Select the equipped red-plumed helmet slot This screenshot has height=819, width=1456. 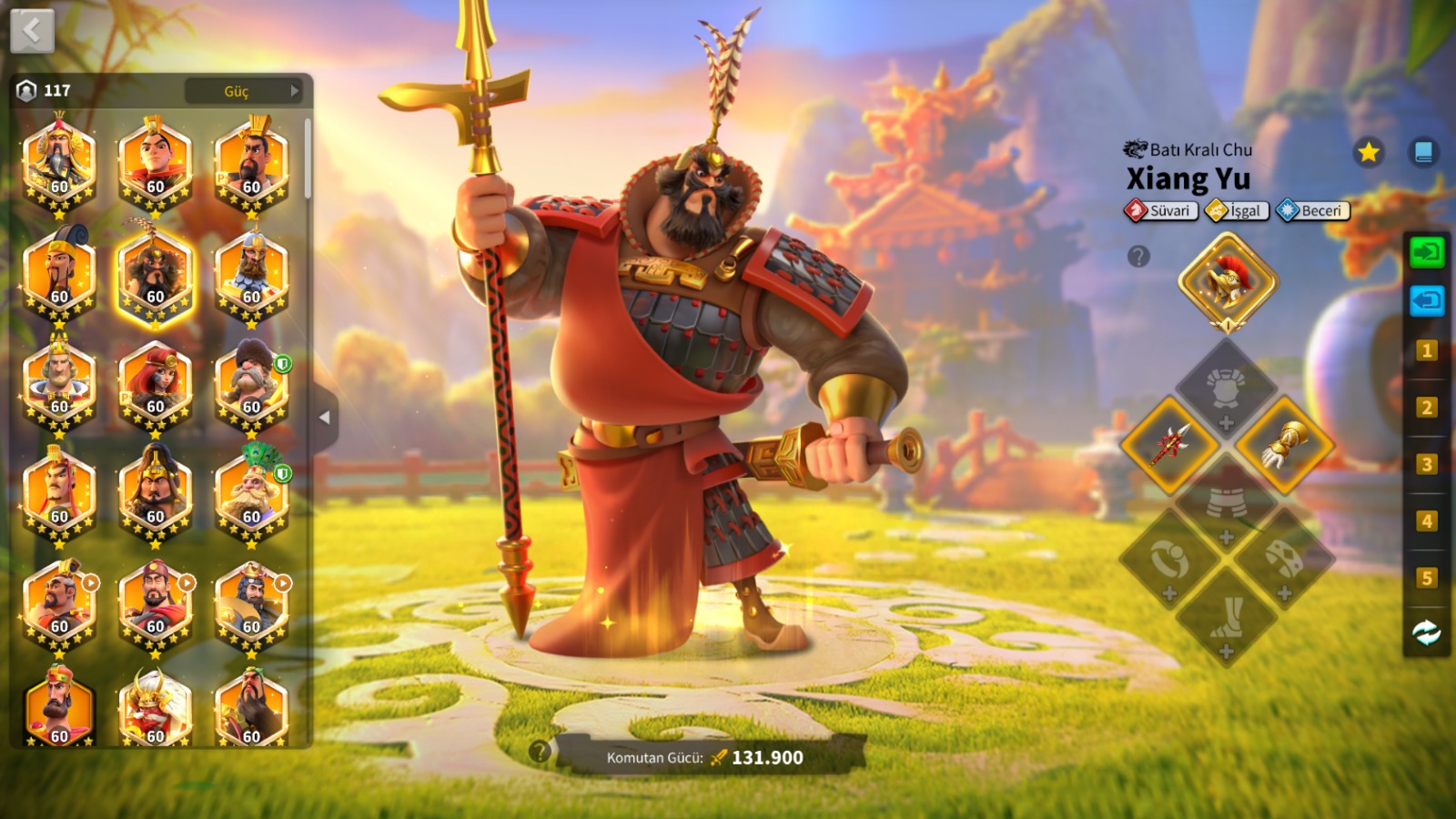click(x=1228, y=281)
